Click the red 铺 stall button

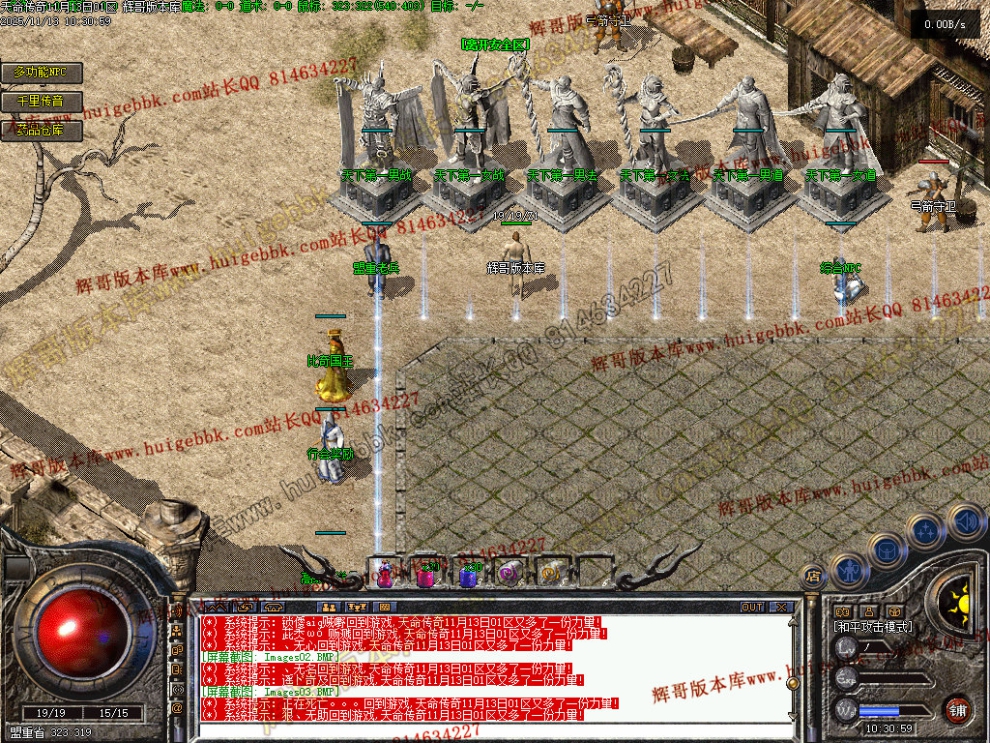957,709
